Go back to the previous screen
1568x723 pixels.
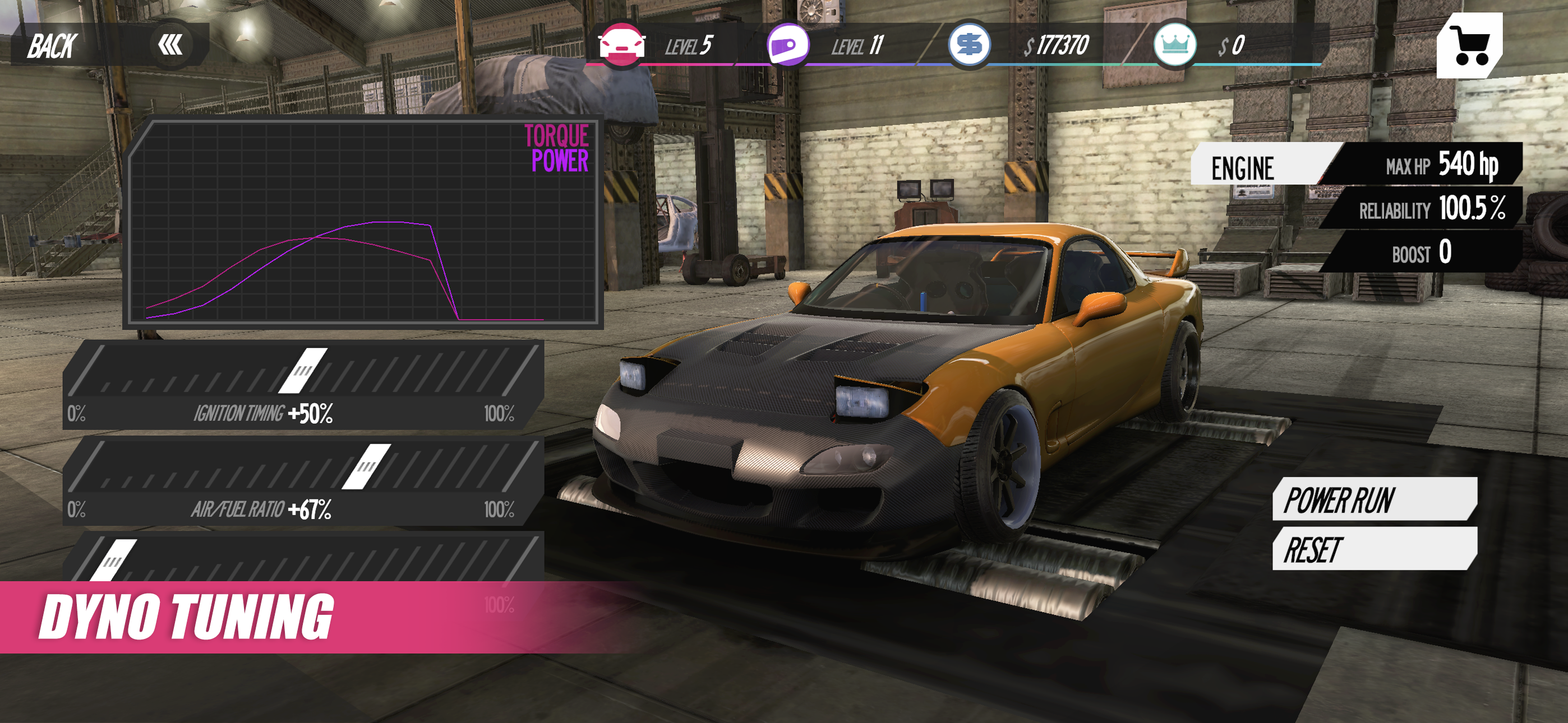[54, 44]
